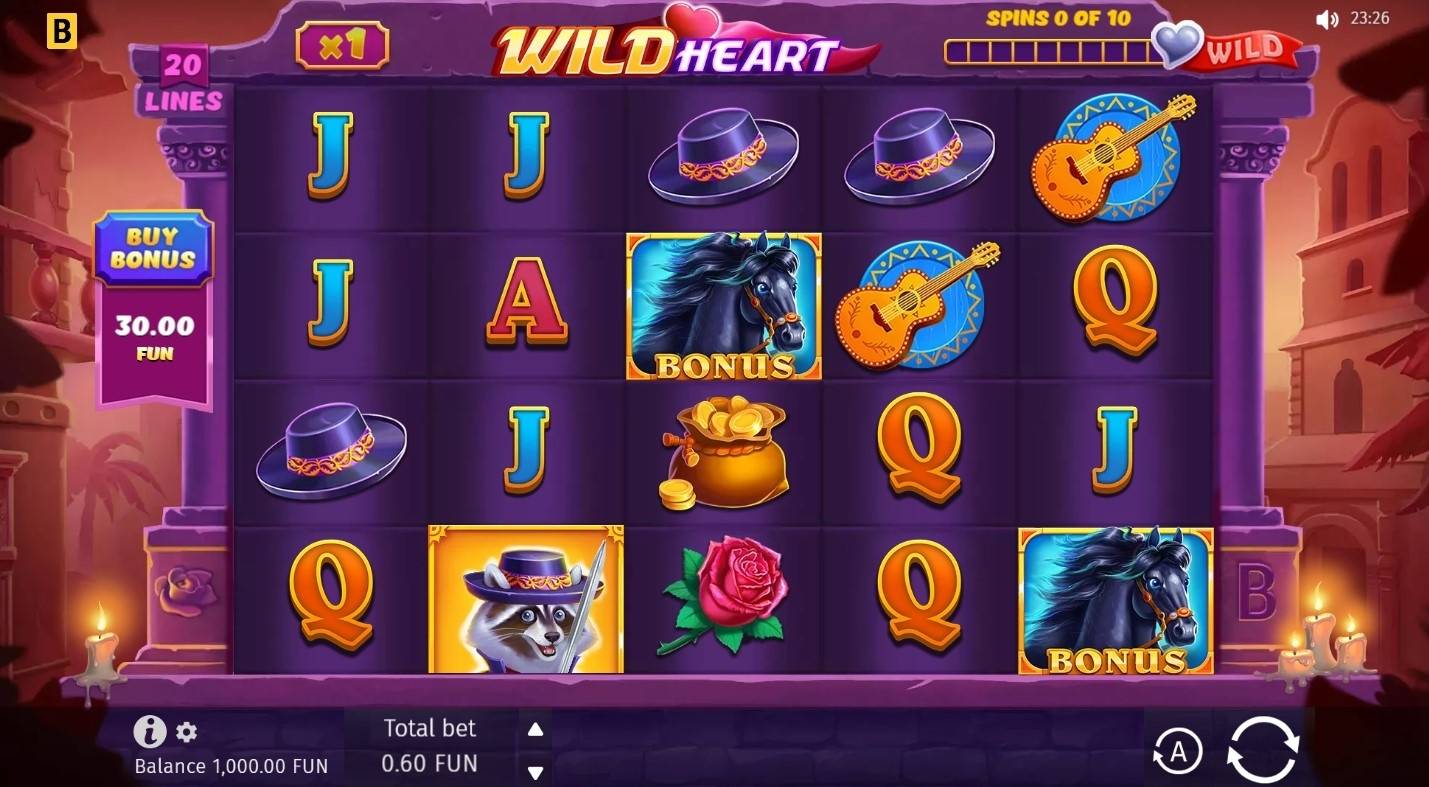The height and width of the screenshot is (787, 1429).
Task: Open the autoplay options
Action: 1177,752
